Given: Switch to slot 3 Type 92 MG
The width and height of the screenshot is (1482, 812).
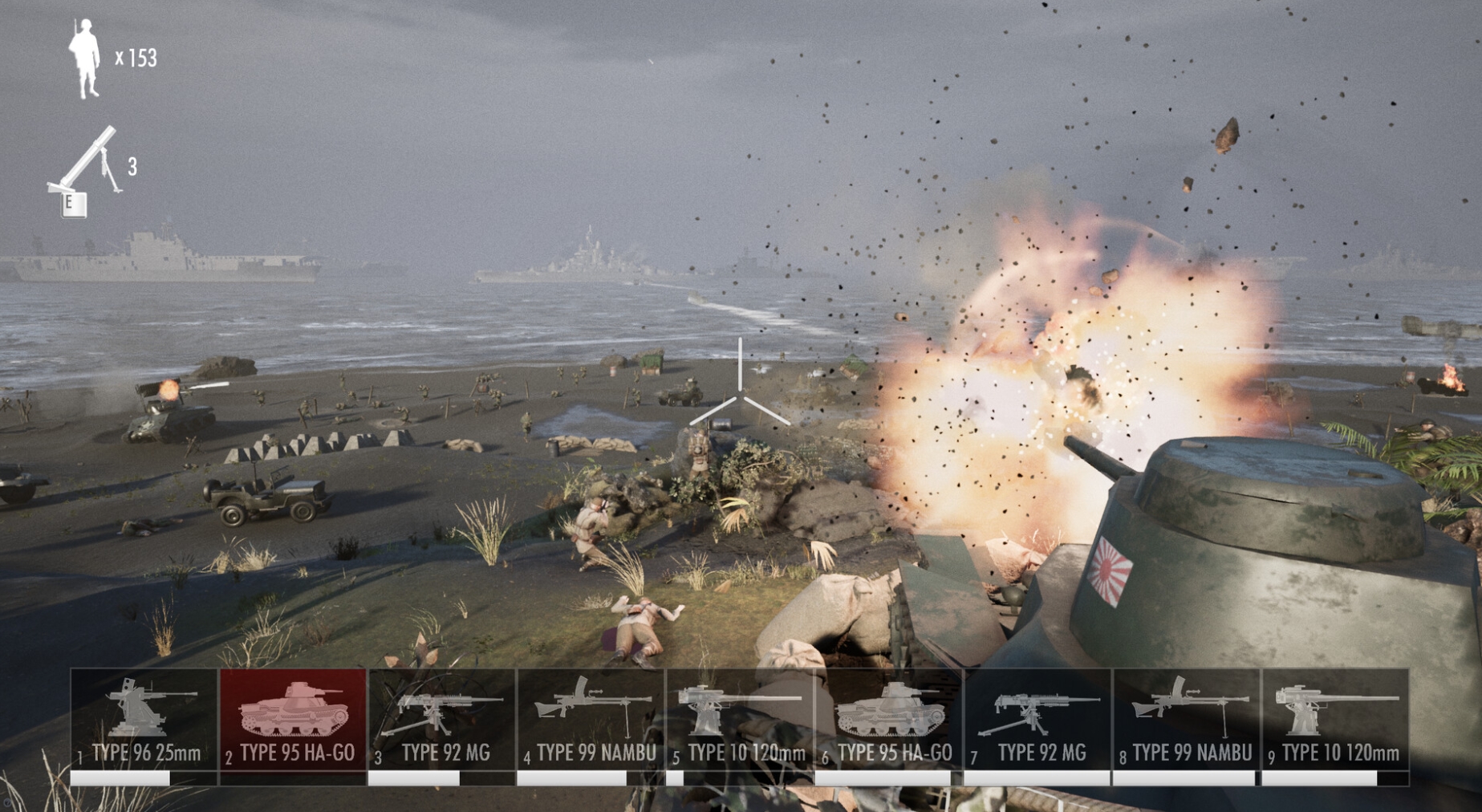Looking at the screenshot, I should [442, 720].
